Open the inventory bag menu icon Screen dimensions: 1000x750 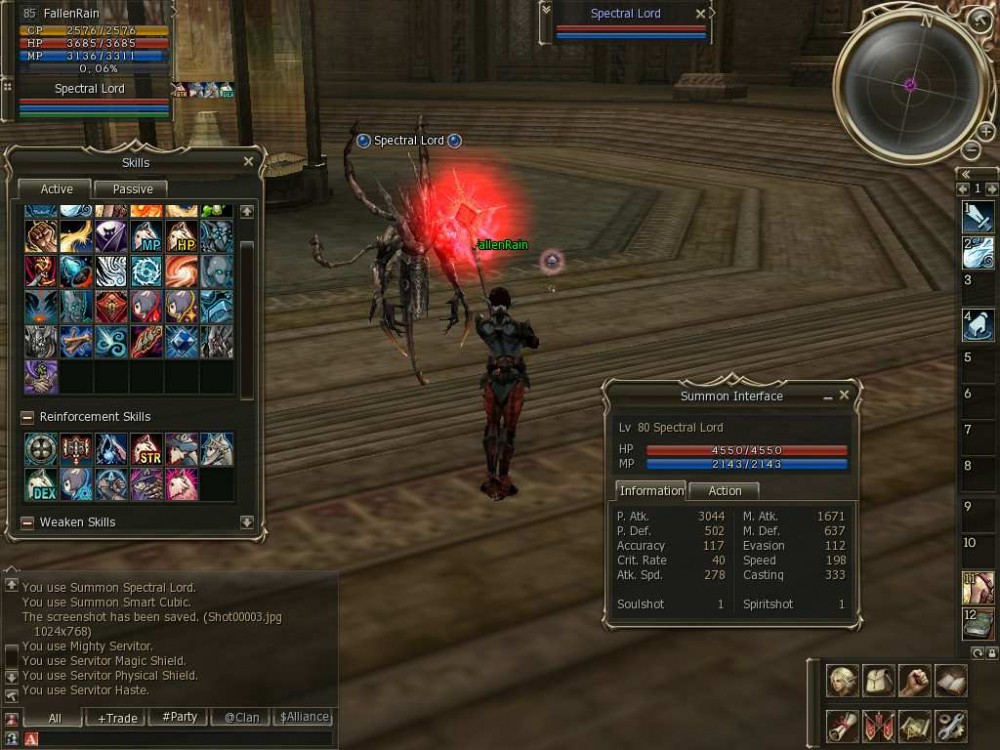(878, 681)
